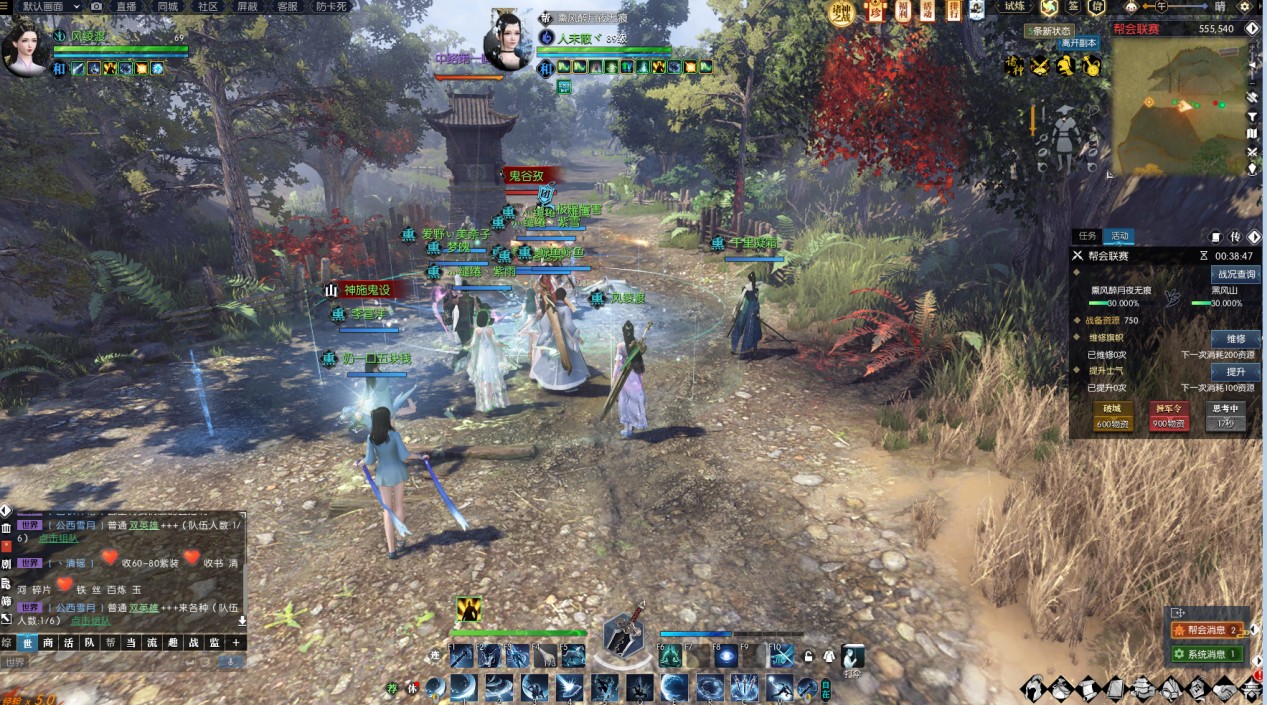Switch to the 任务 quest tab

[1087, 236]
